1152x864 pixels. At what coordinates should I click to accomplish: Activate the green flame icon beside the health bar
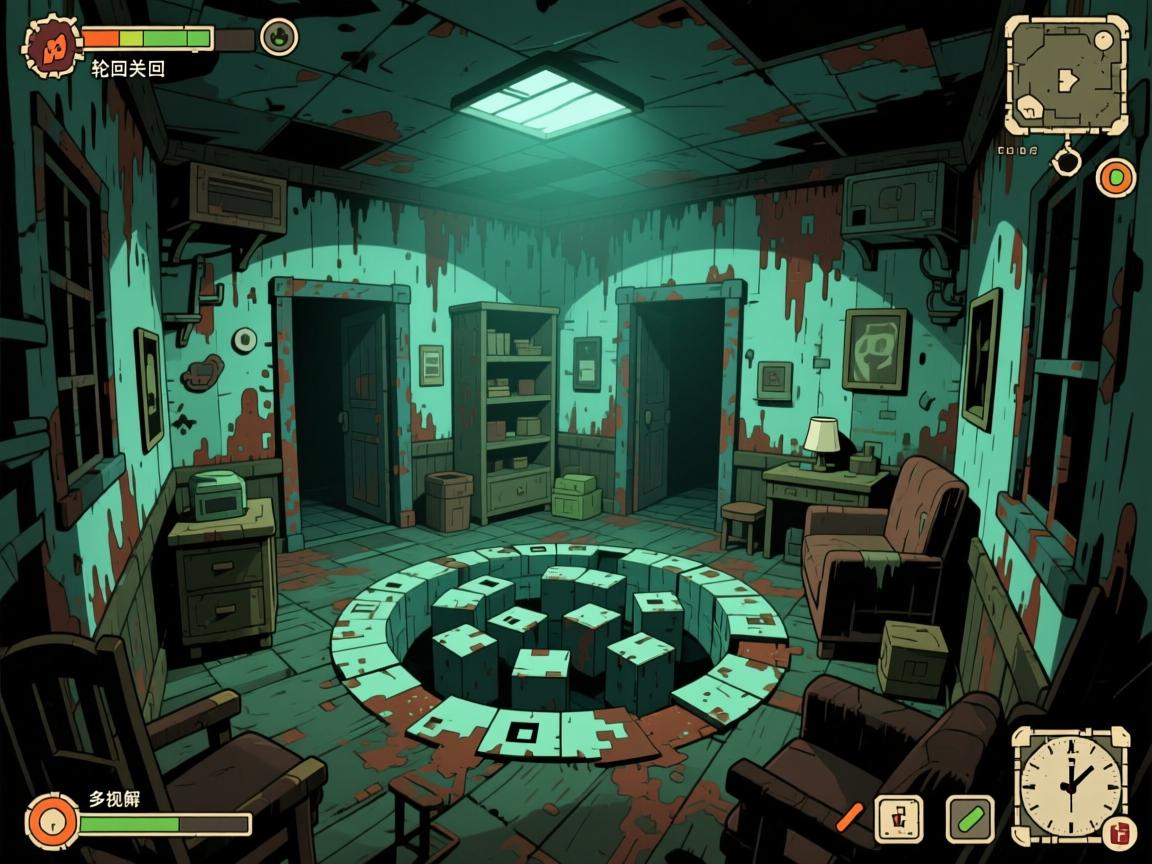click(279, 37)
